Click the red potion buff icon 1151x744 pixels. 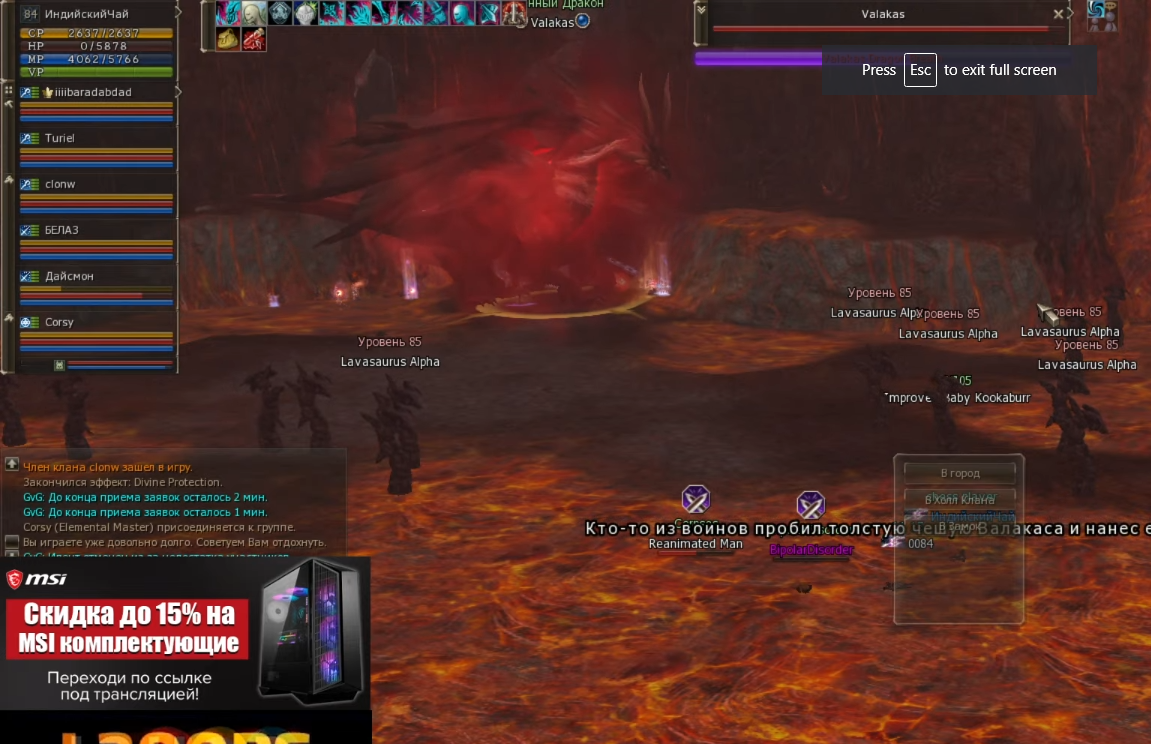254,39
